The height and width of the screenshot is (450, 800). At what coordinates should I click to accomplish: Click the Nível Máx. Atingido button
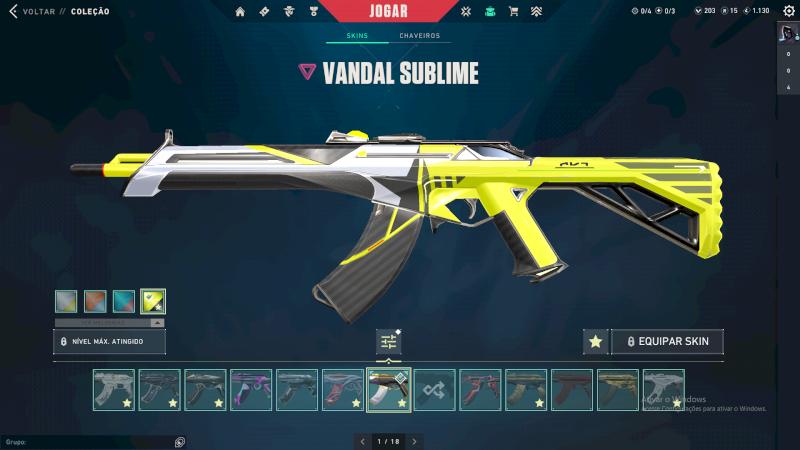point(109,342)
